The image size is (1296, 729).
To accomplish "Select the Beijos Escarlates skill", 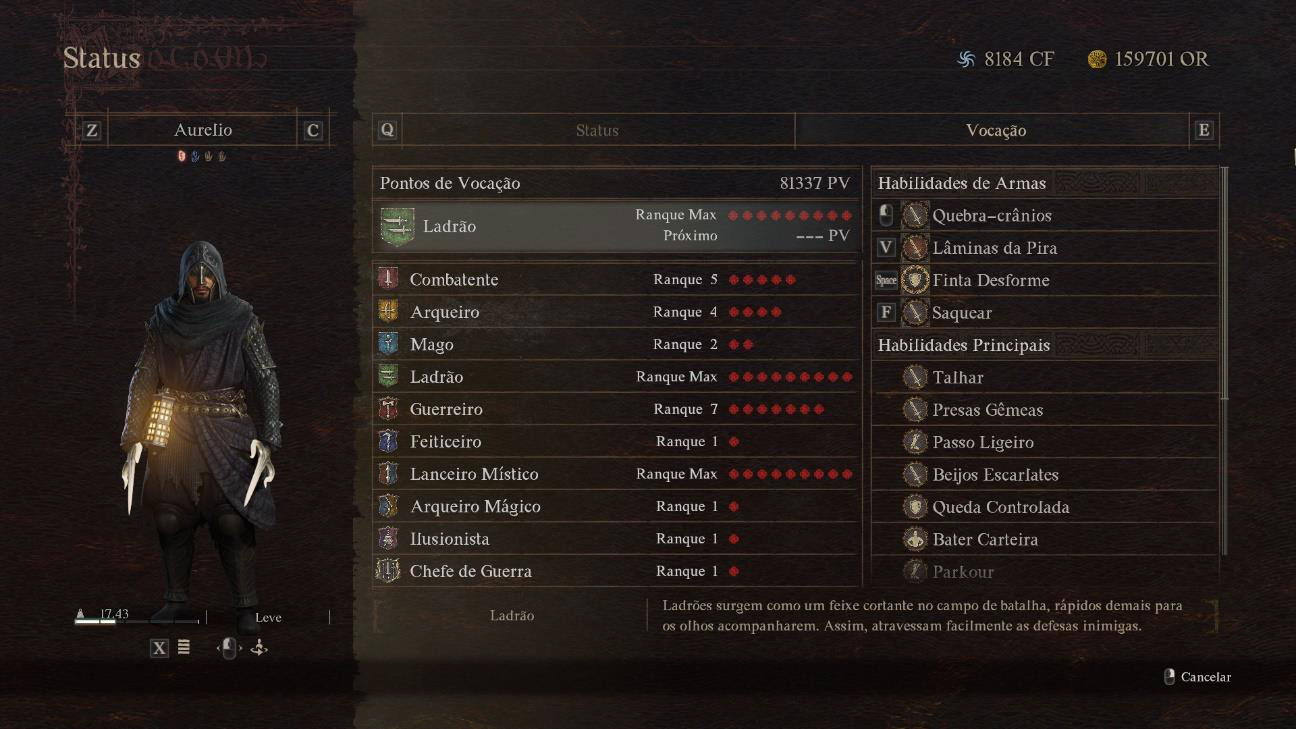I will (1045, 475).
